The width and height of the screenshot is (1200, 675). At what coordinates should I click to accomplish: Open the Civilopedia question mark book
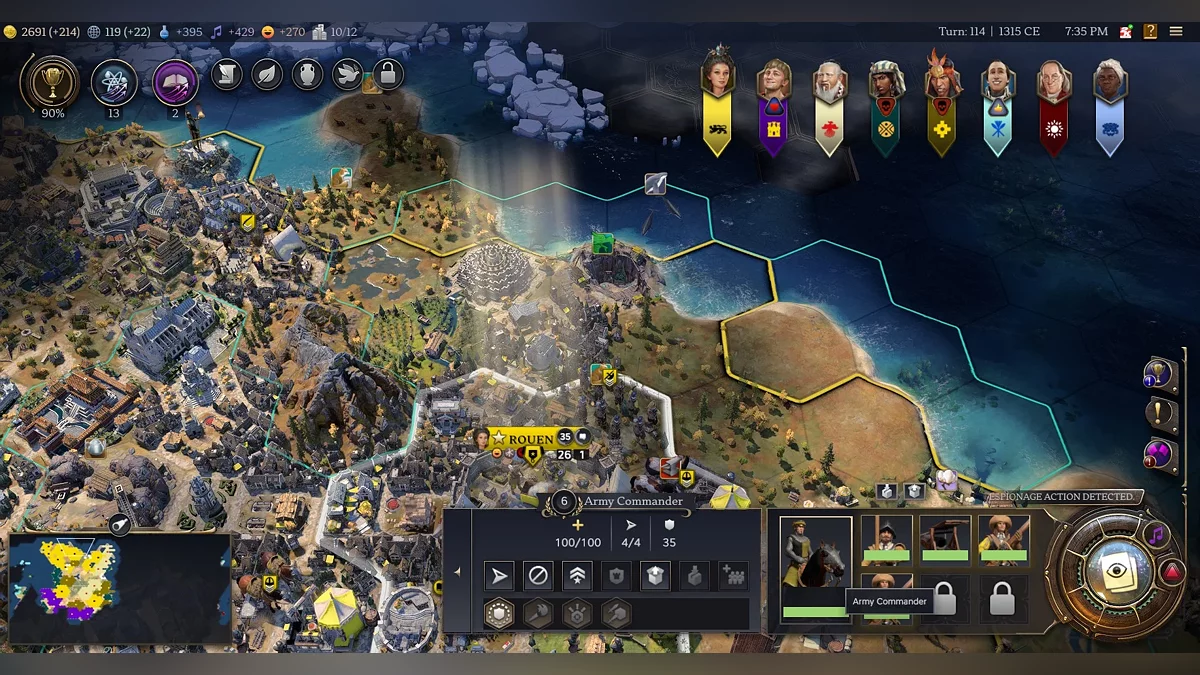(x=1150, y=32)
